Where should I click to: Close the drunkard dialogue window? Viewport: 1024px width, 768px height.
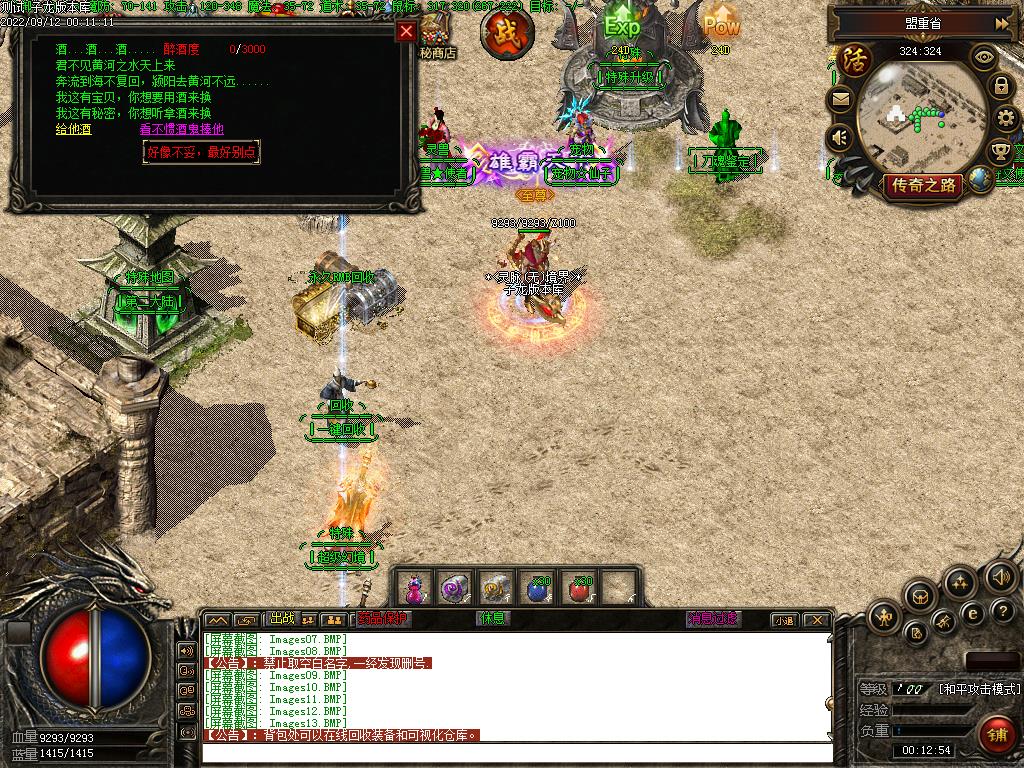[406, 31]
